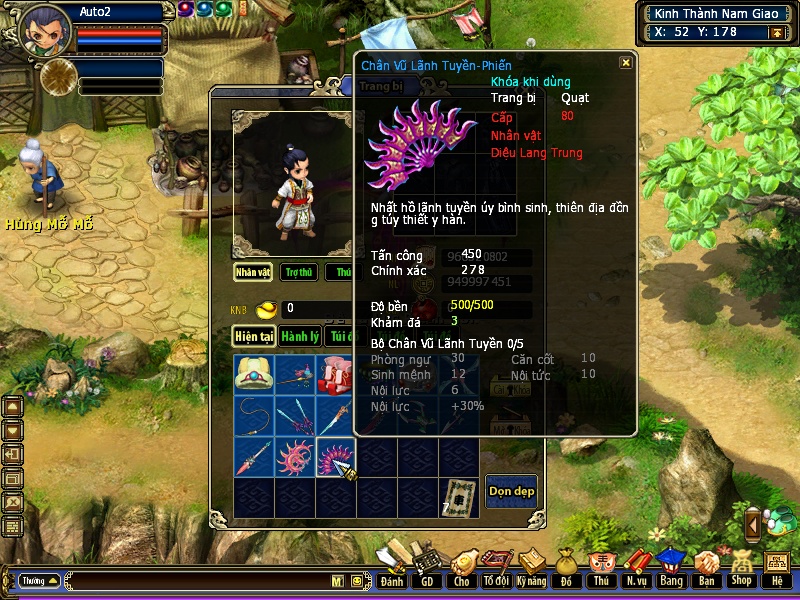The width and height of the screenshot is (800, 600).
Task: Switch to the Hành lý tab
Action: tap(299, 337)
